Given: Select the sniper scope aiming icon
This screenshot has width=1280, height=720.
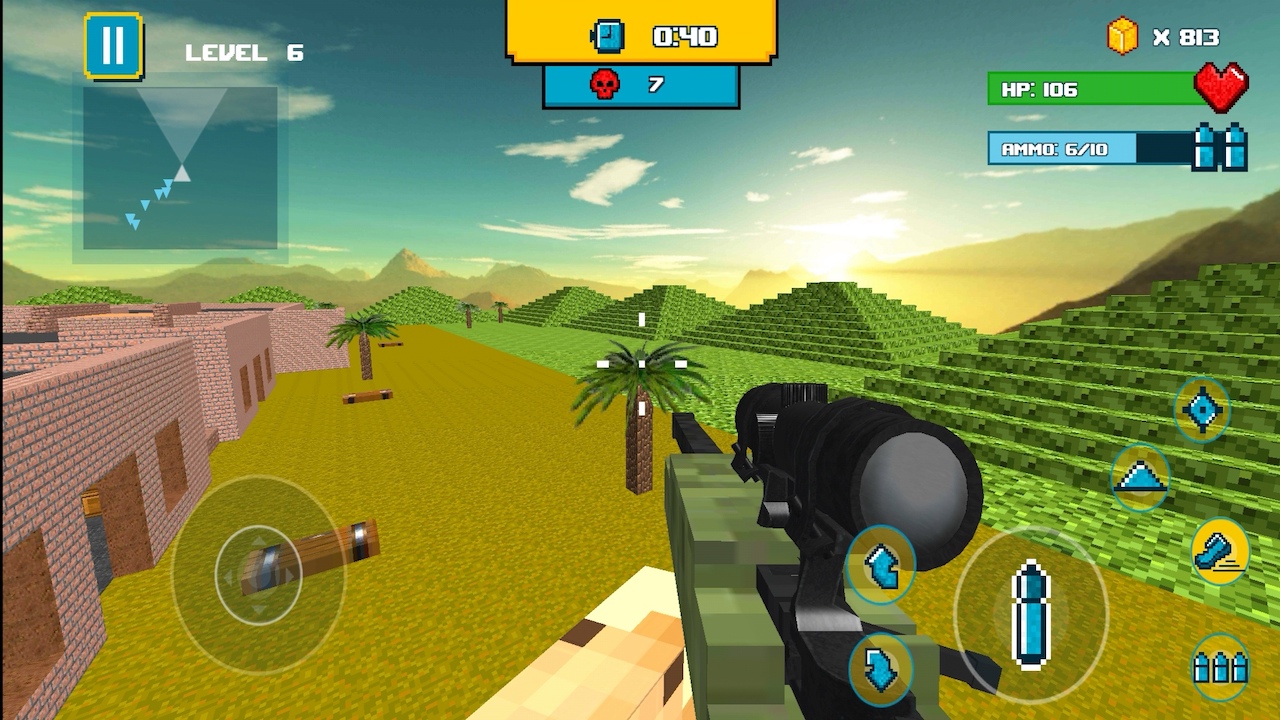Looking at the screenshot, I should [x=1203, y=408].
